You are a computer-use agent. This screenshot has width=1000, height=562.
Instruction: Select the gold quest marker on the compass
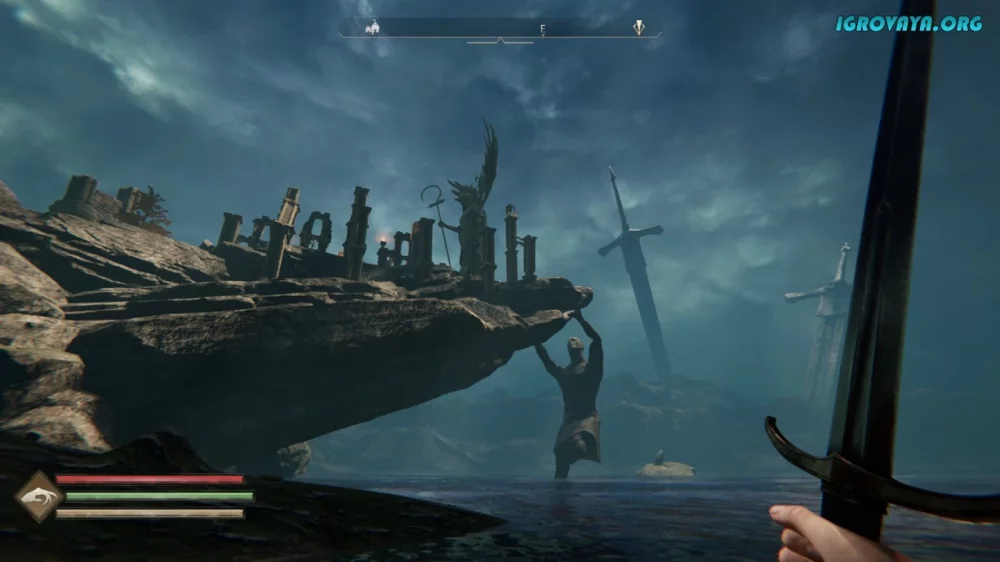[639, 28]
